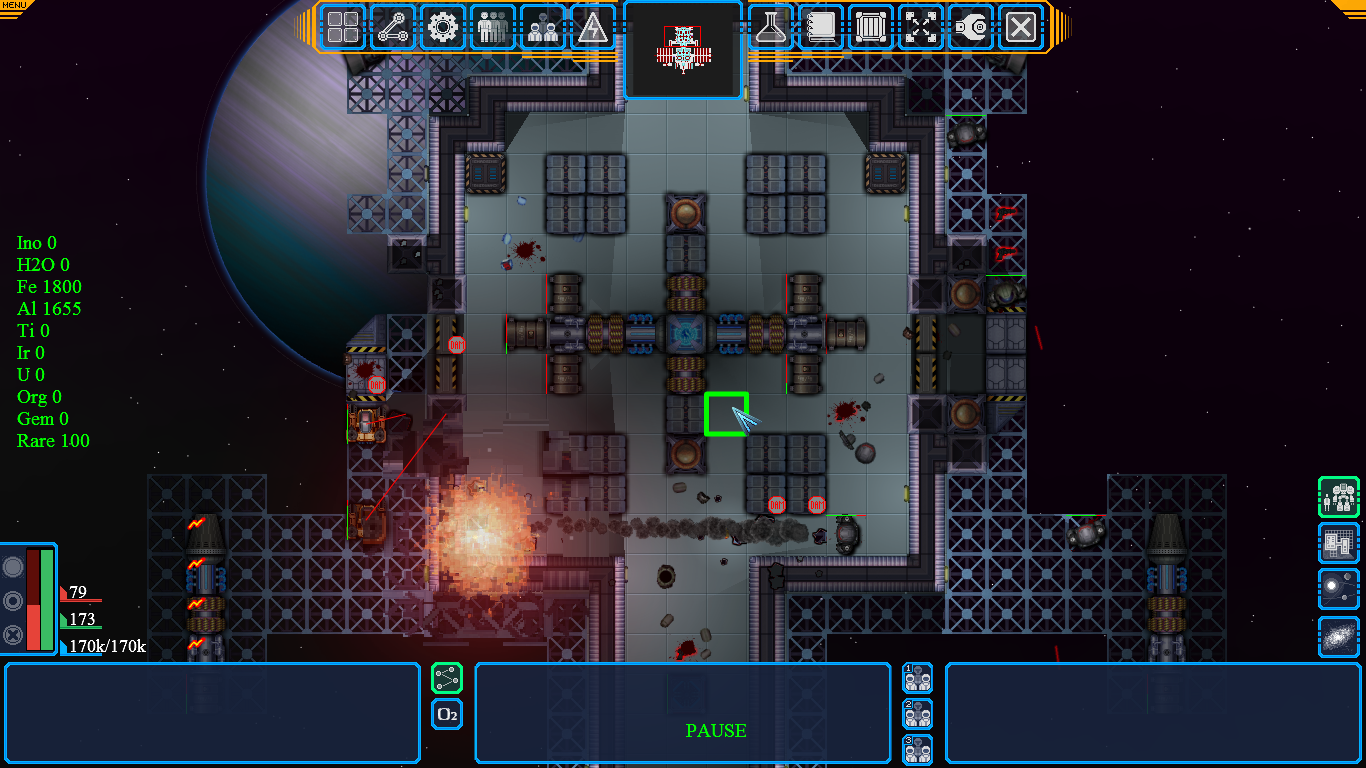The width and height of the screenshot is (1366, 768).
Task: Open the gear settings panel
Action: tap(443, 27)
